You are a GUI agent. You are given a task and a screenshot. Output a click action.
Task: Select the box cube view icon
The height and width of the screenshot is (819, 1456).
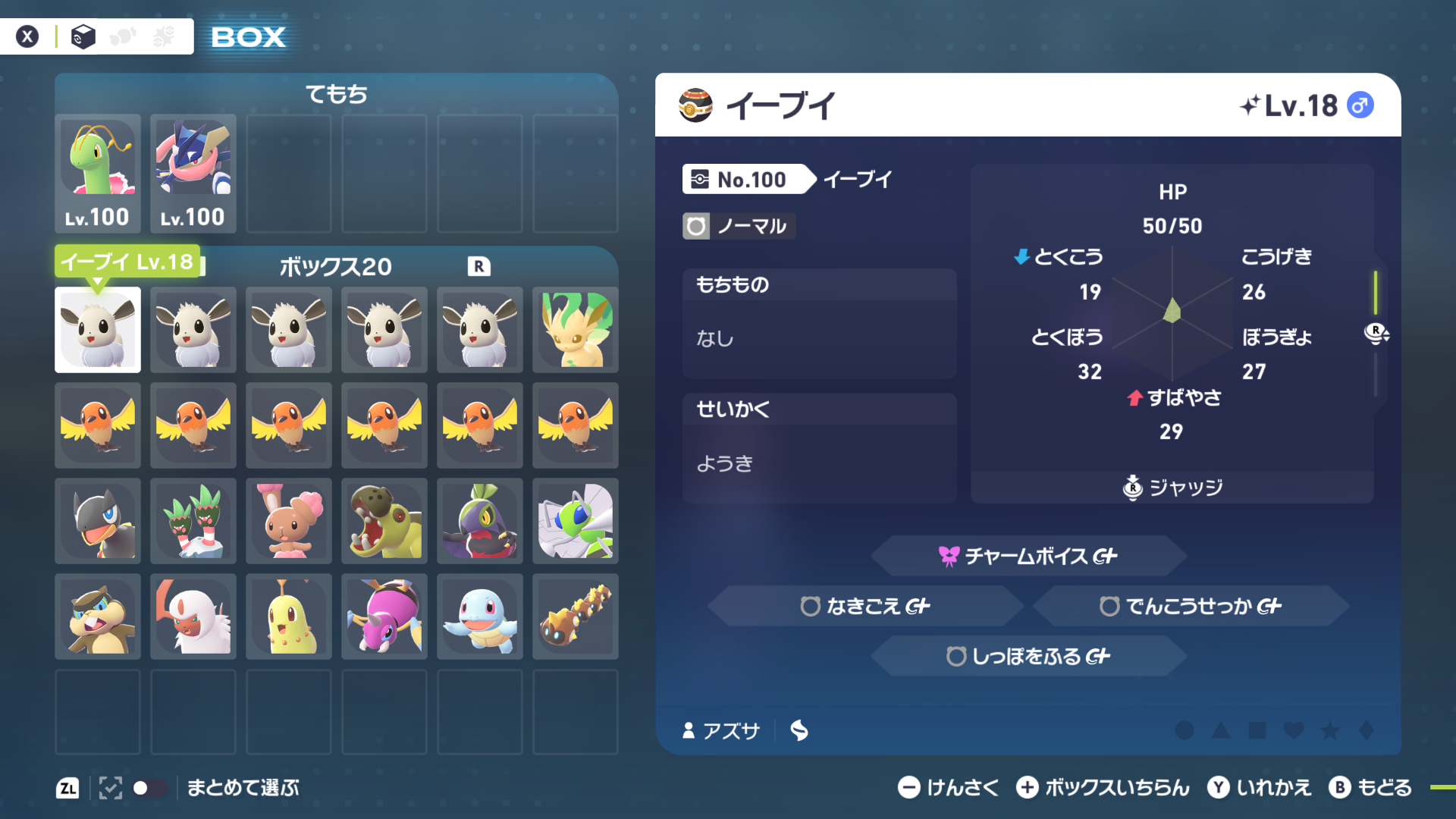83,36
